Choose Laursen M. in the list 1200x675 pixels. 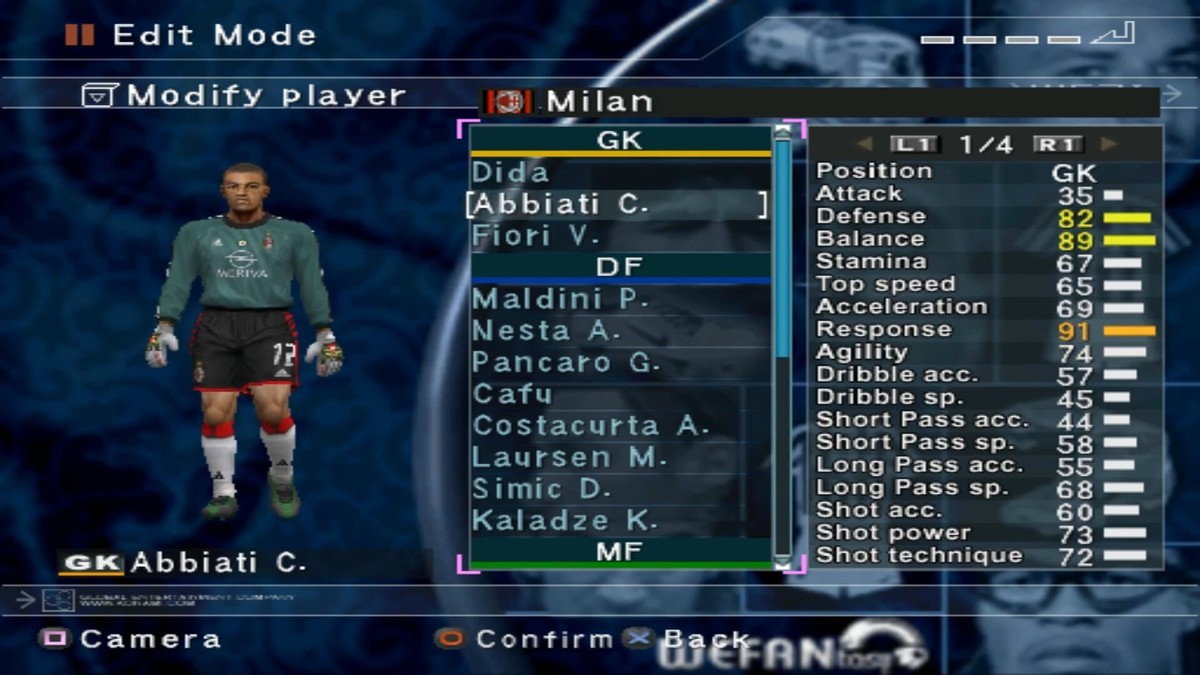569,458
